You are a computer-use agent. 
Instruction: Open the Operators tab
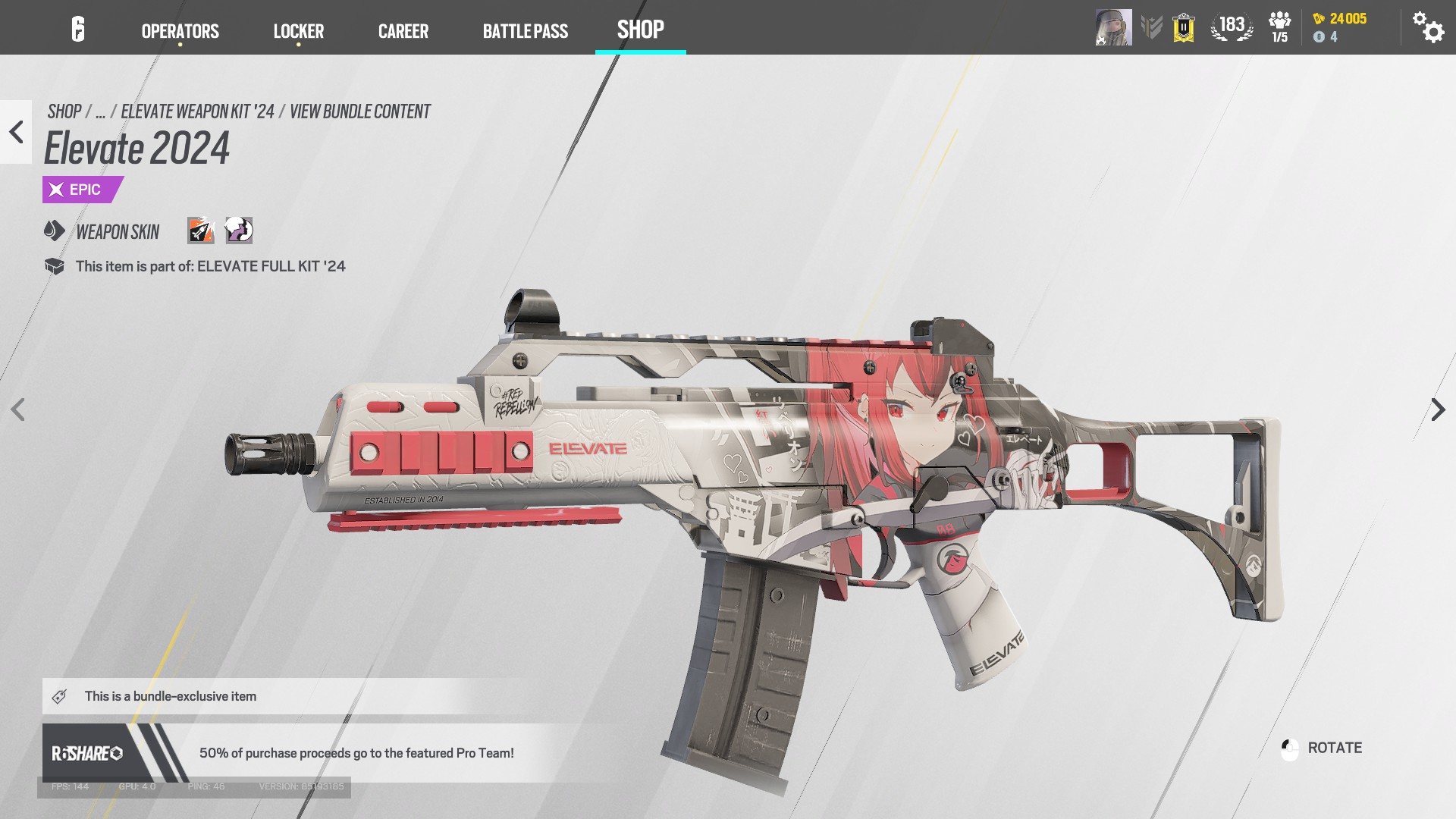(x=180, y=31)
